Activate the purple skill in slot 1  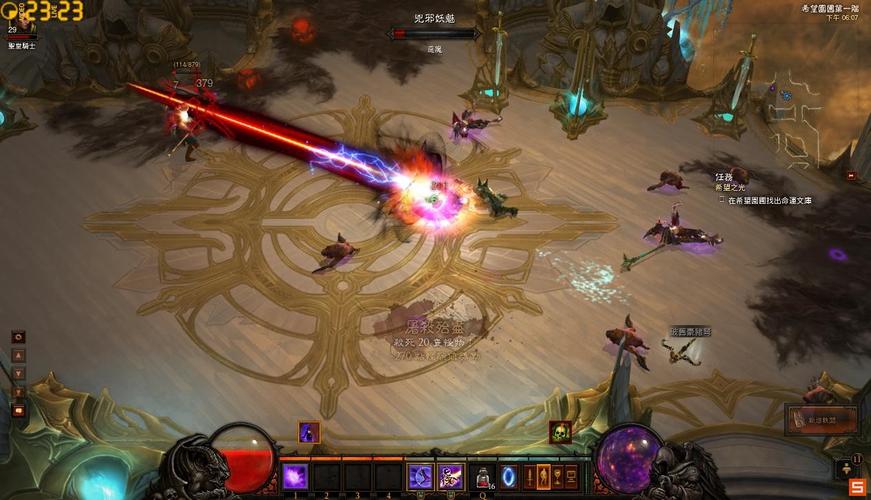(294, 476)
